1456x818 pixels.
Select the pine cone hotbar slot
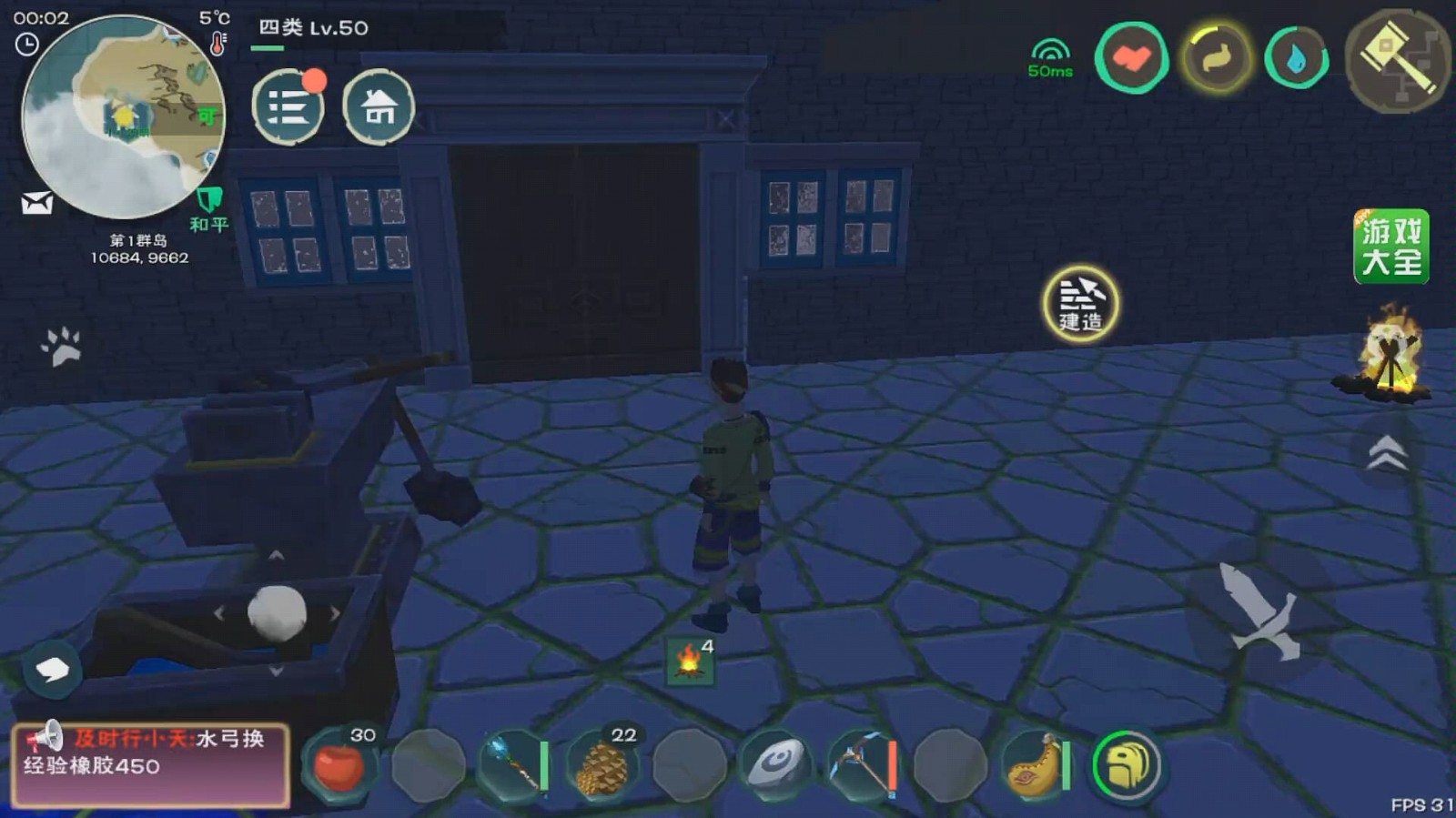pos(602,766)
